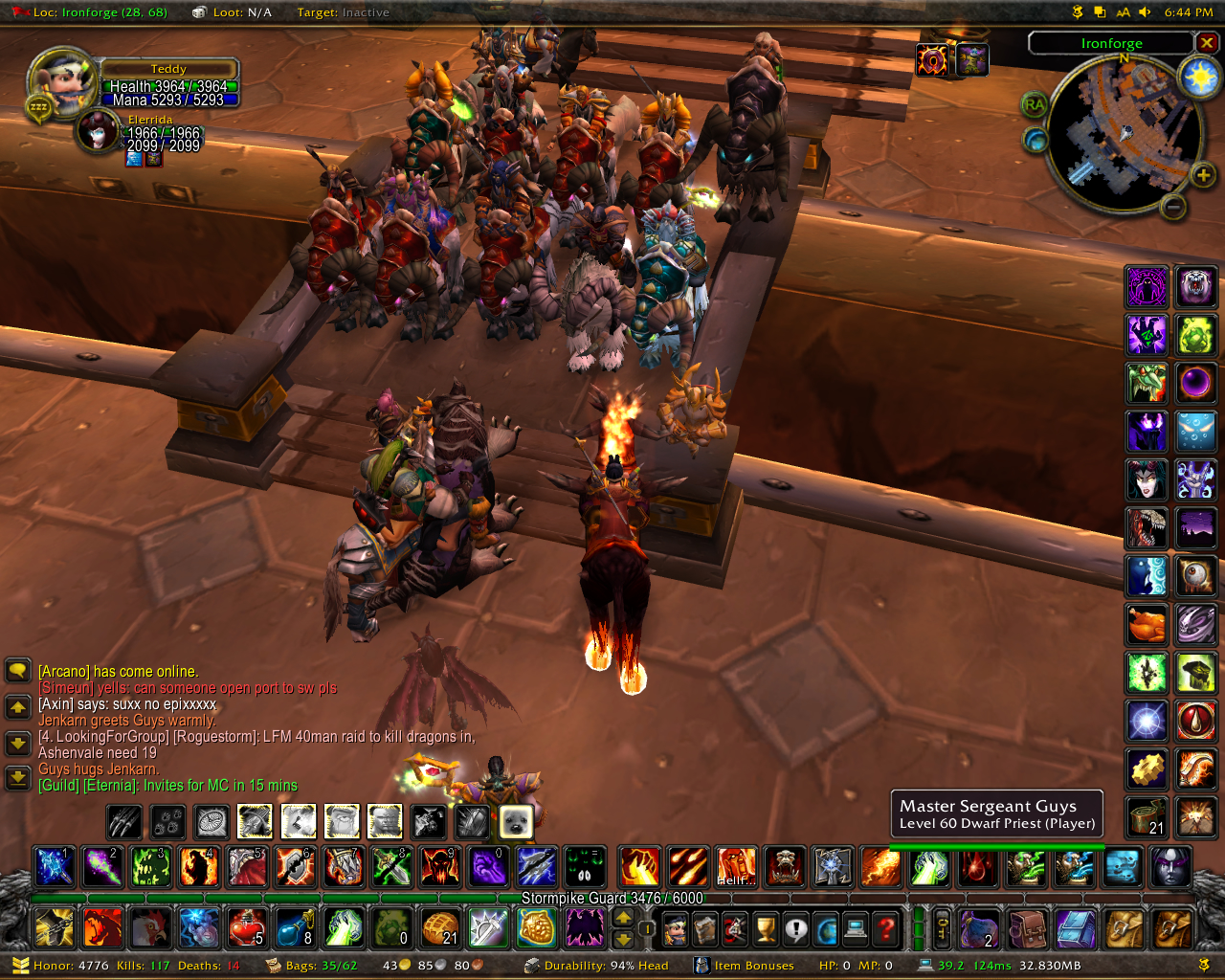Click the green RA minimap button
1225x980 pixels.
(x=1035, y=105)
